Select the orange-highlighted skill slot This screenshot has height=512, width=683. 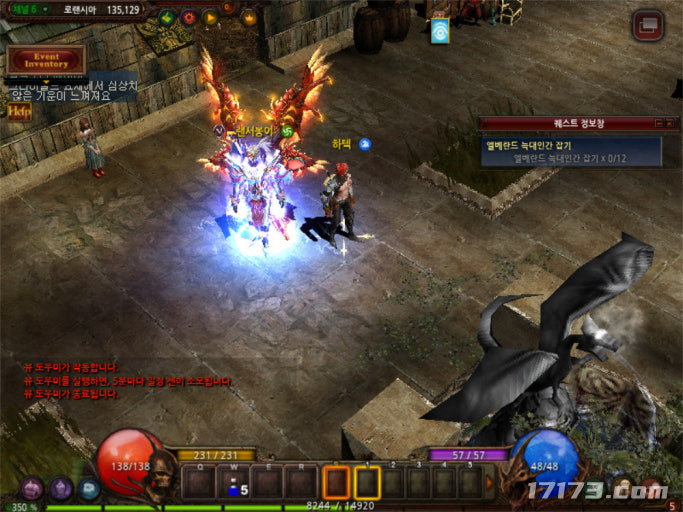(x=337, y=484)
